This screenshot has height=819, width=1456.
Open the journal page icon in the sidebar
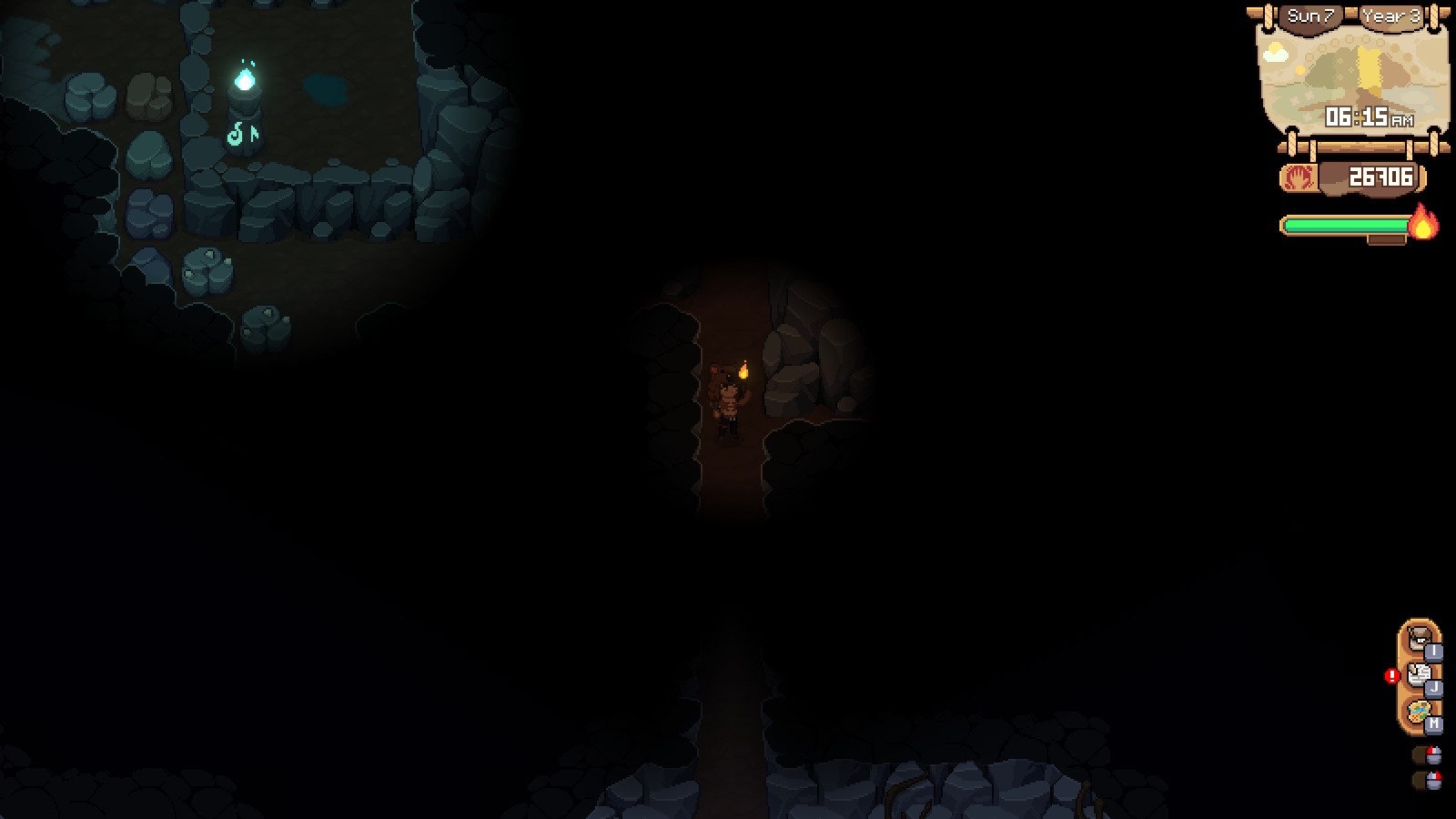point(1417,675)
